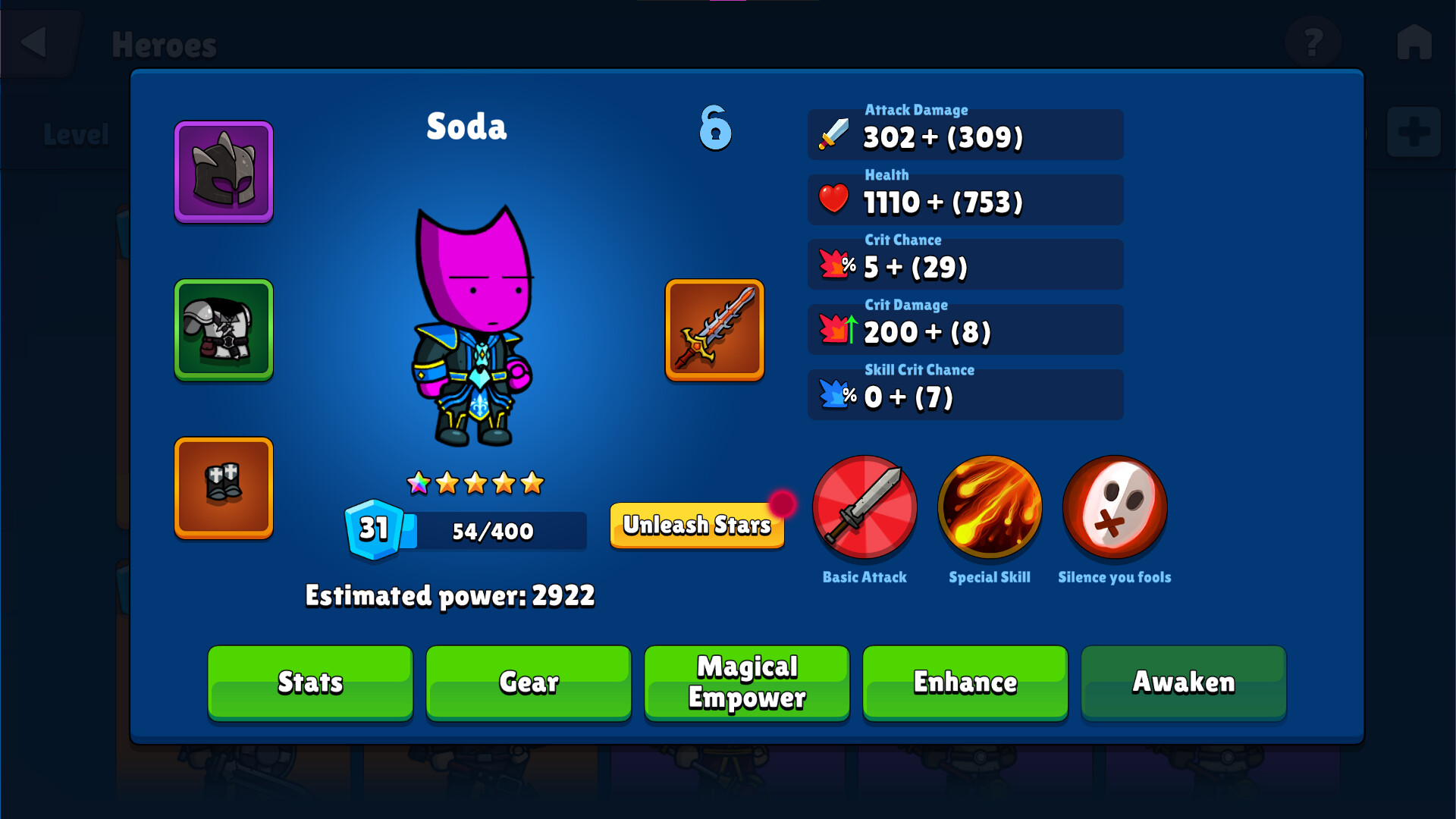Open the Special Skill fireball icon

(990, 508)
